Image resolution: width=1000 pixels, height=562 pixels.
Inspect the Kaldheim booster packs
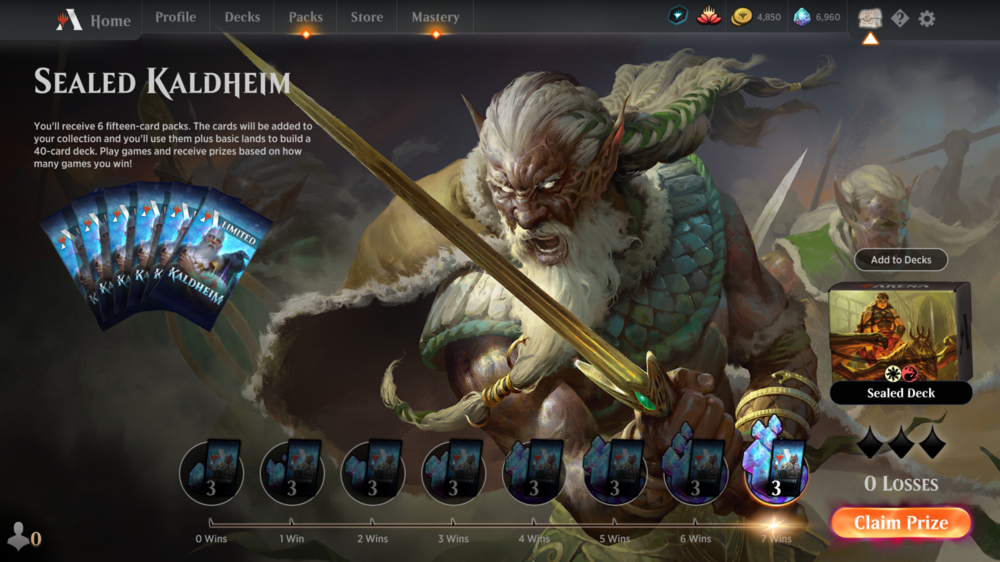155,255
